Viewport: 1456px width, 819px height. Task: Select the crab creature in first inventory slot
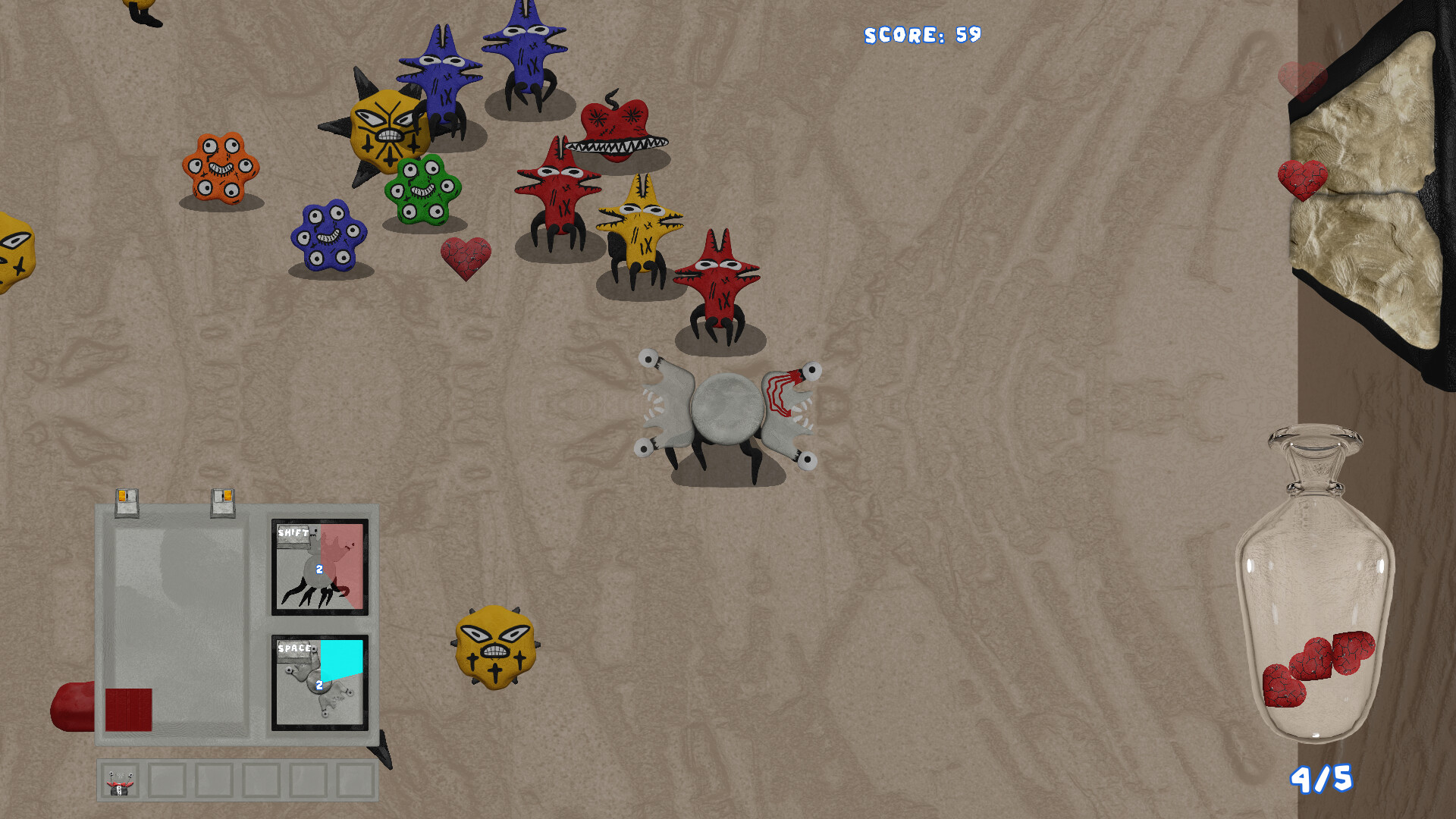[121, 781]
